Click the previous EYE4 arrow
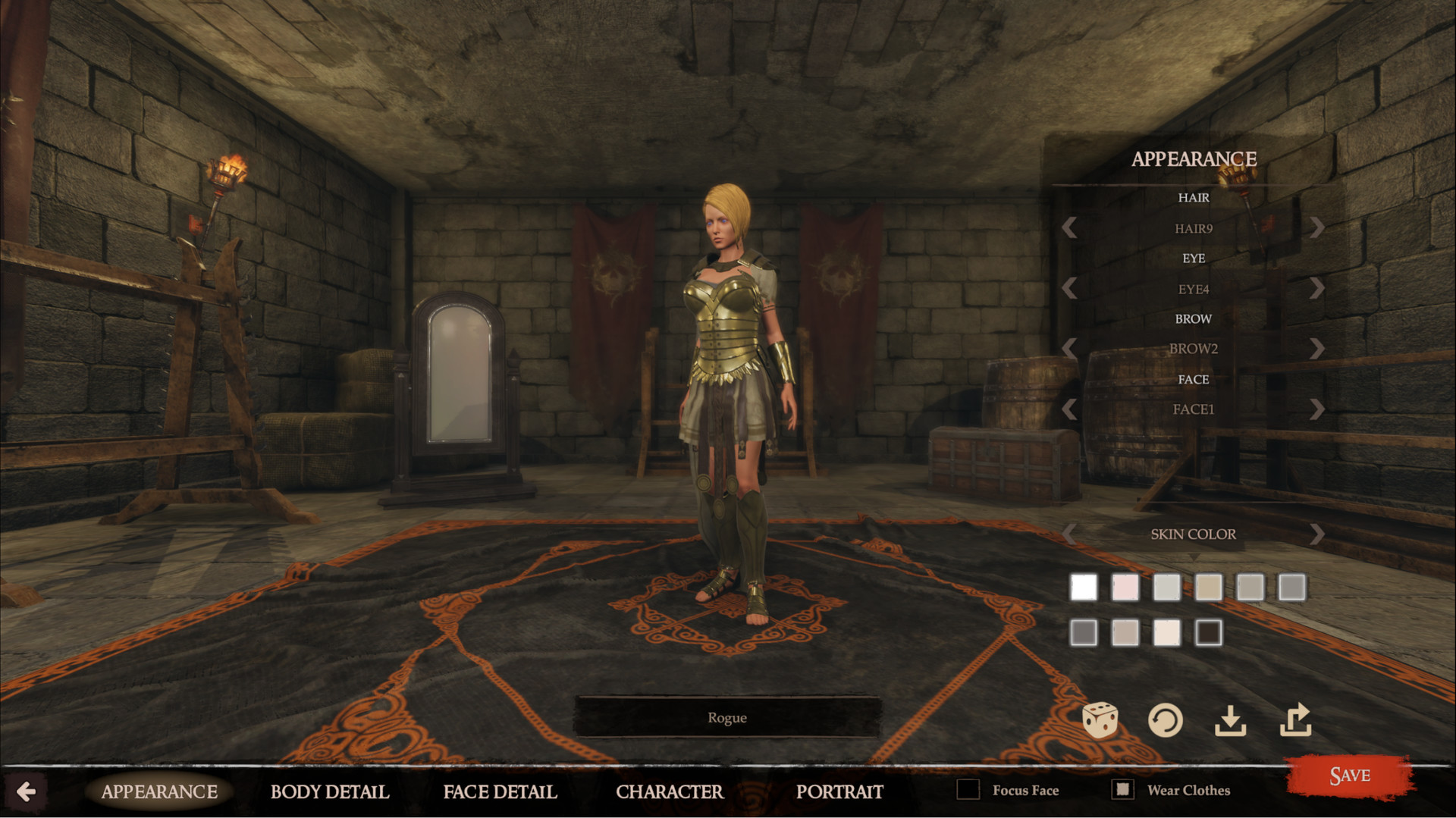Image resolution: width=1456 pixels, height=818 pixels. (1069, 289)
